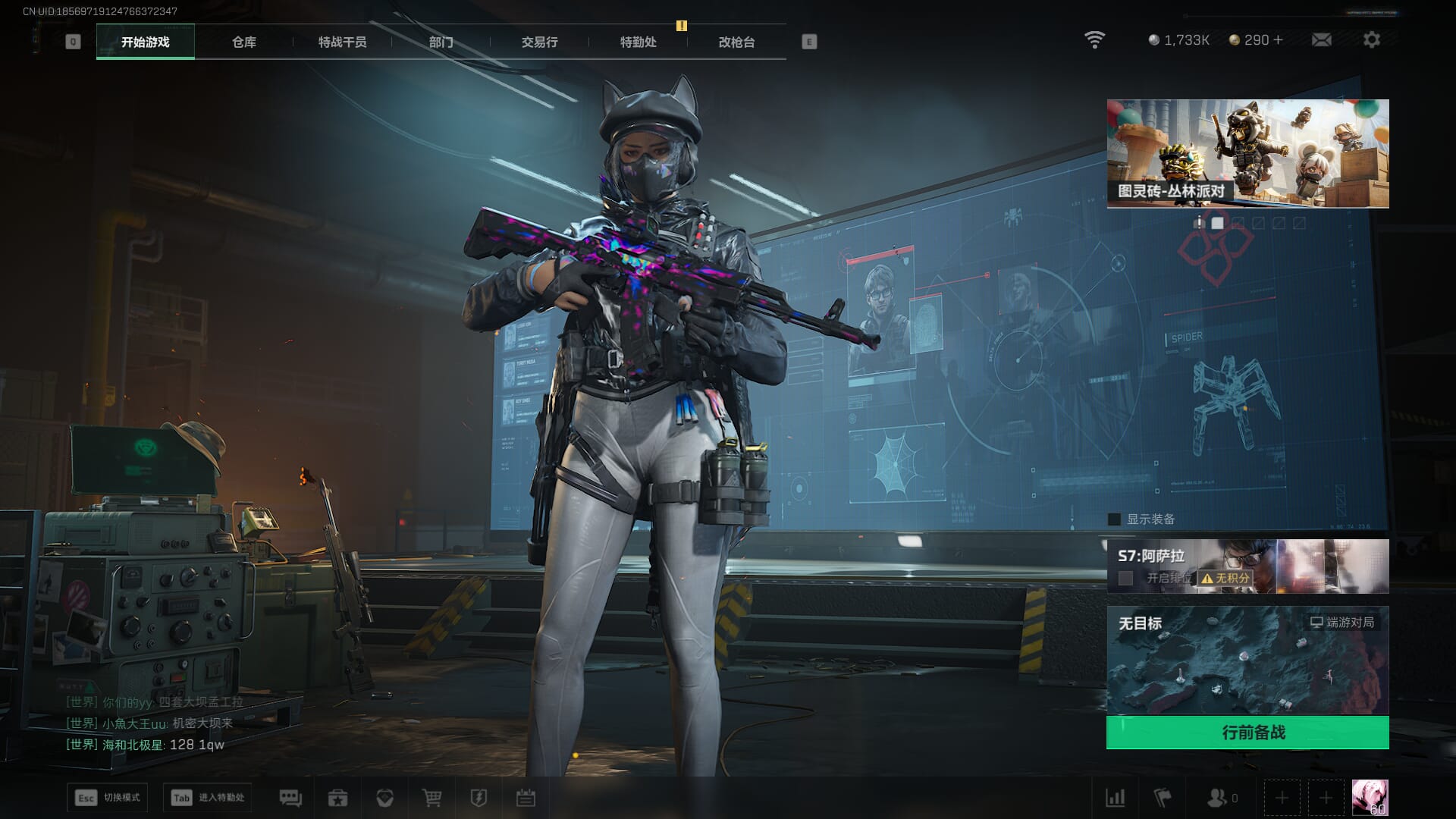
Task: Show the bar chart statistics icon
Action: (x=1115, y=798)
